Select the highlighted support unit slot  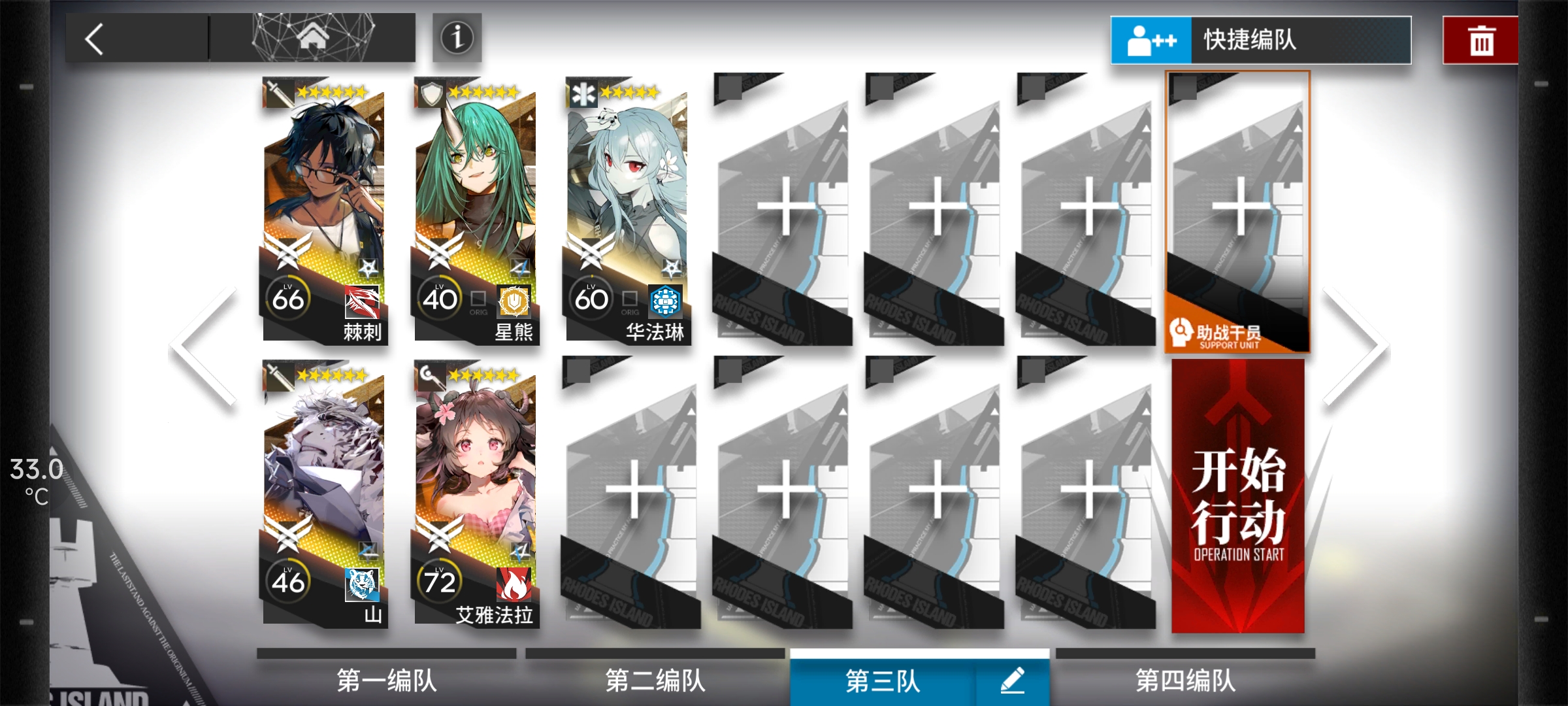point(1239,209)
